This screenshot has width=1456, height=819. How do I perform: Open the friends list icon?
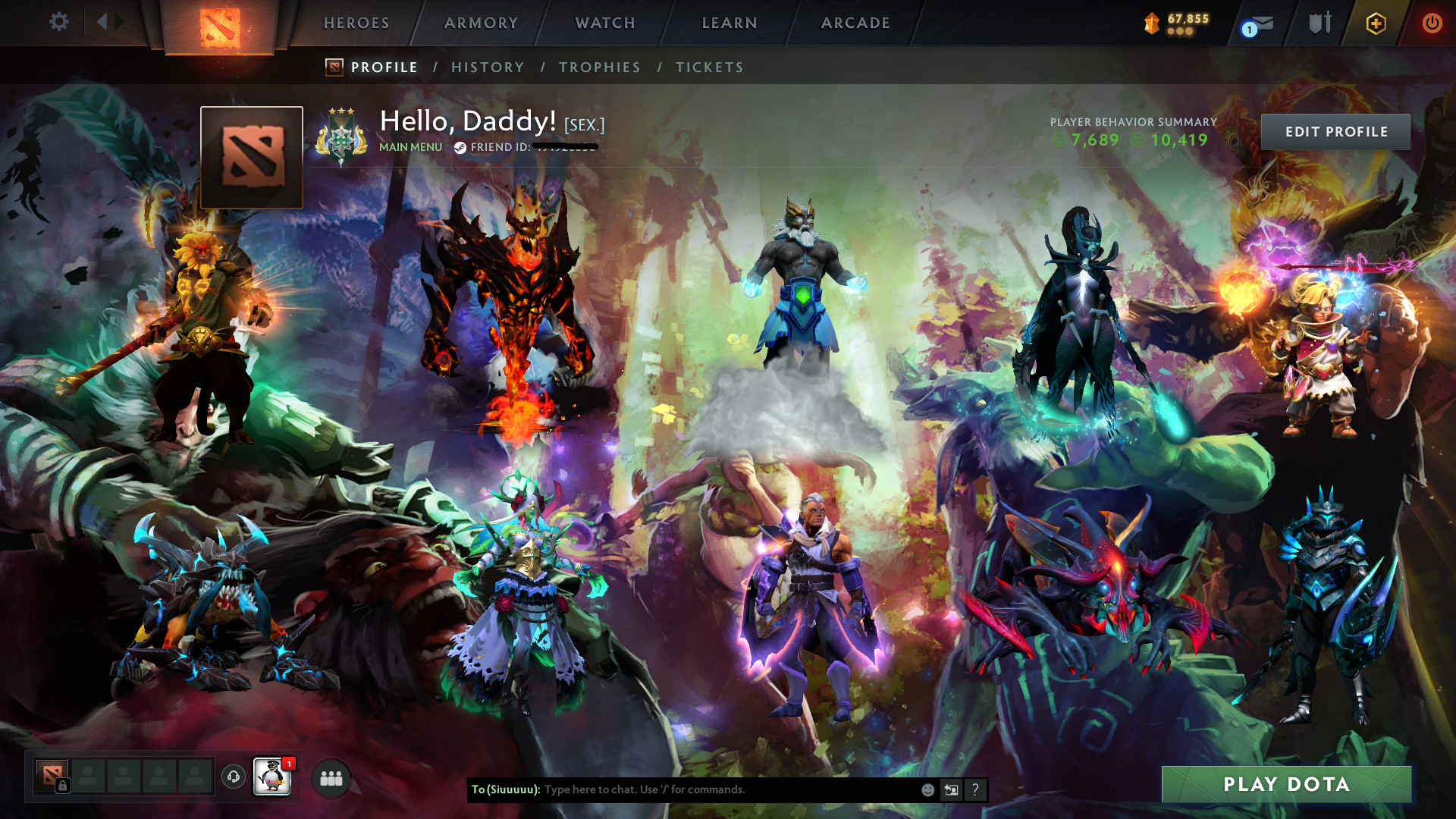coord(332,777)
